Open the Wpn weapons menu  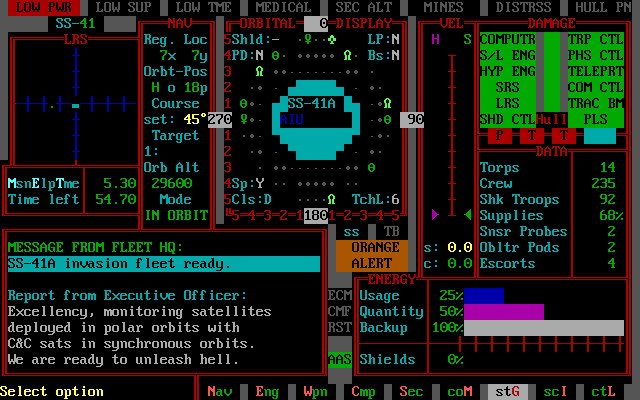point(315,391)
